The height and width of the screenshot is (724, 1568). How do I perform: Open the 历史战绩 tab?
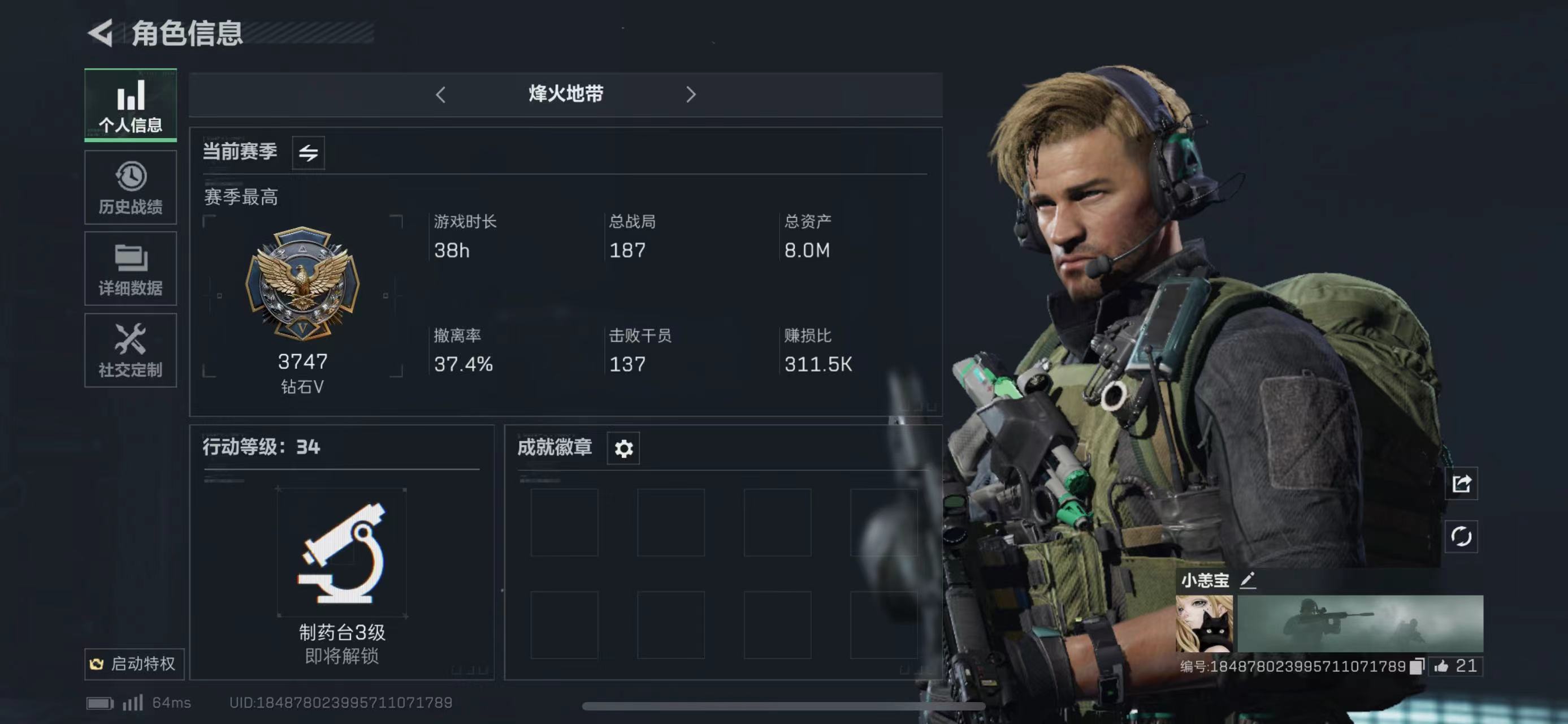[x=130, y=188]
